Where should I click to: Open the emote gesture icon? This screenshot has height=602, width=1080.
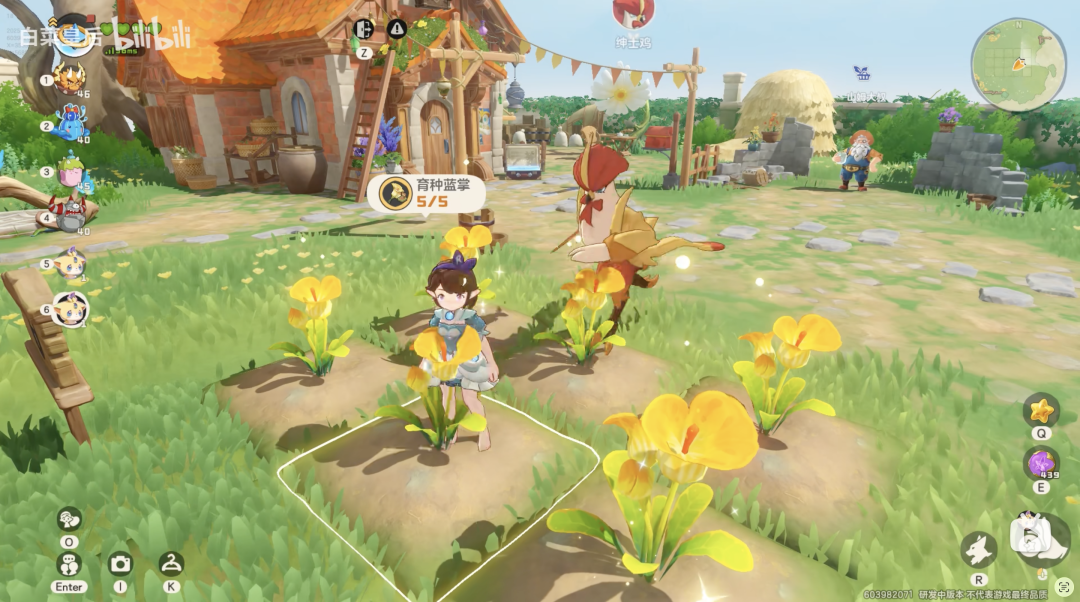coord(69,518)
